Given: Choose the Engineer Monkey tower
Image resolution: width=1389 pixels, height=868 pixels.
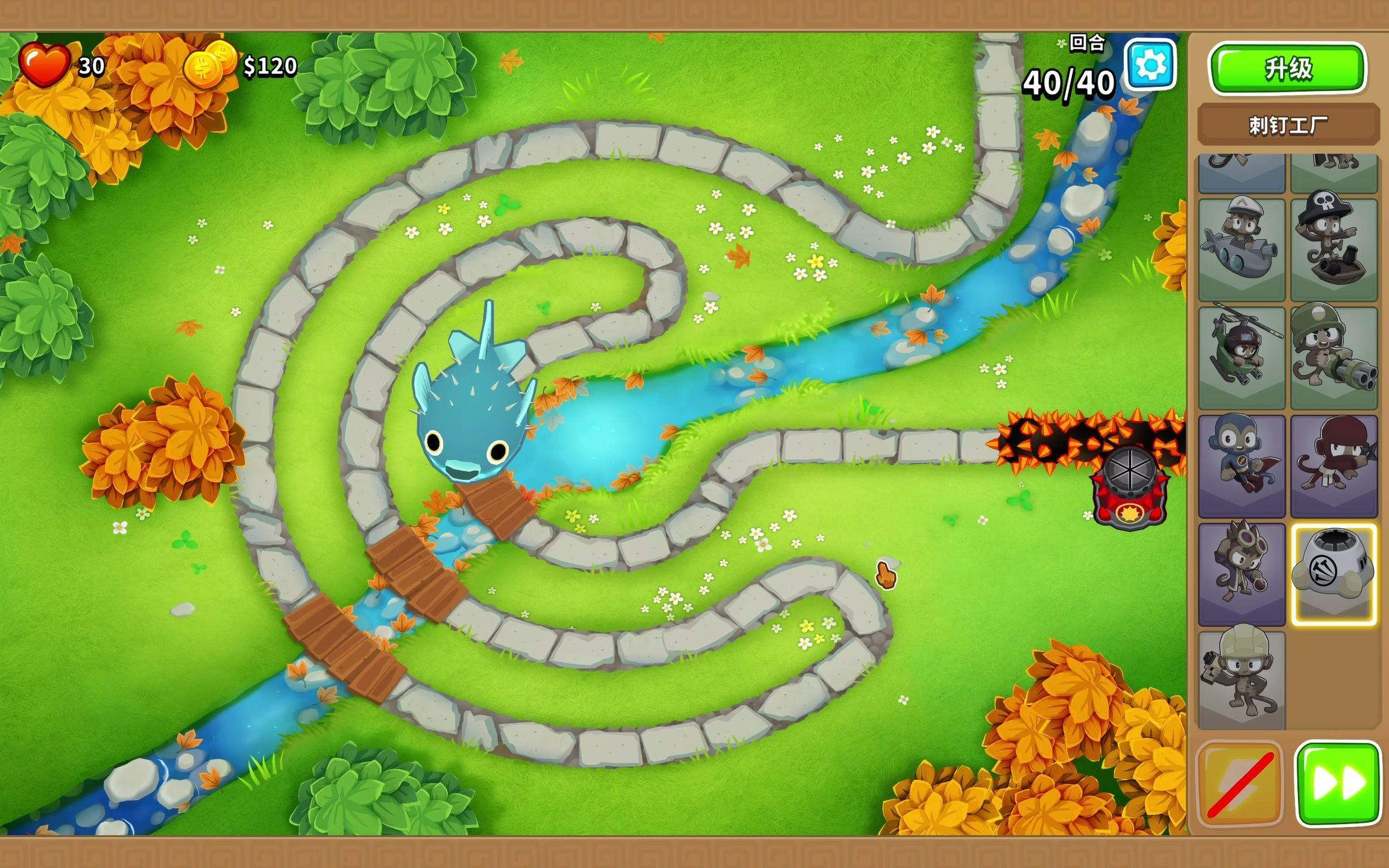Looking at the screenshot, I should click(x=1241, y=679).
